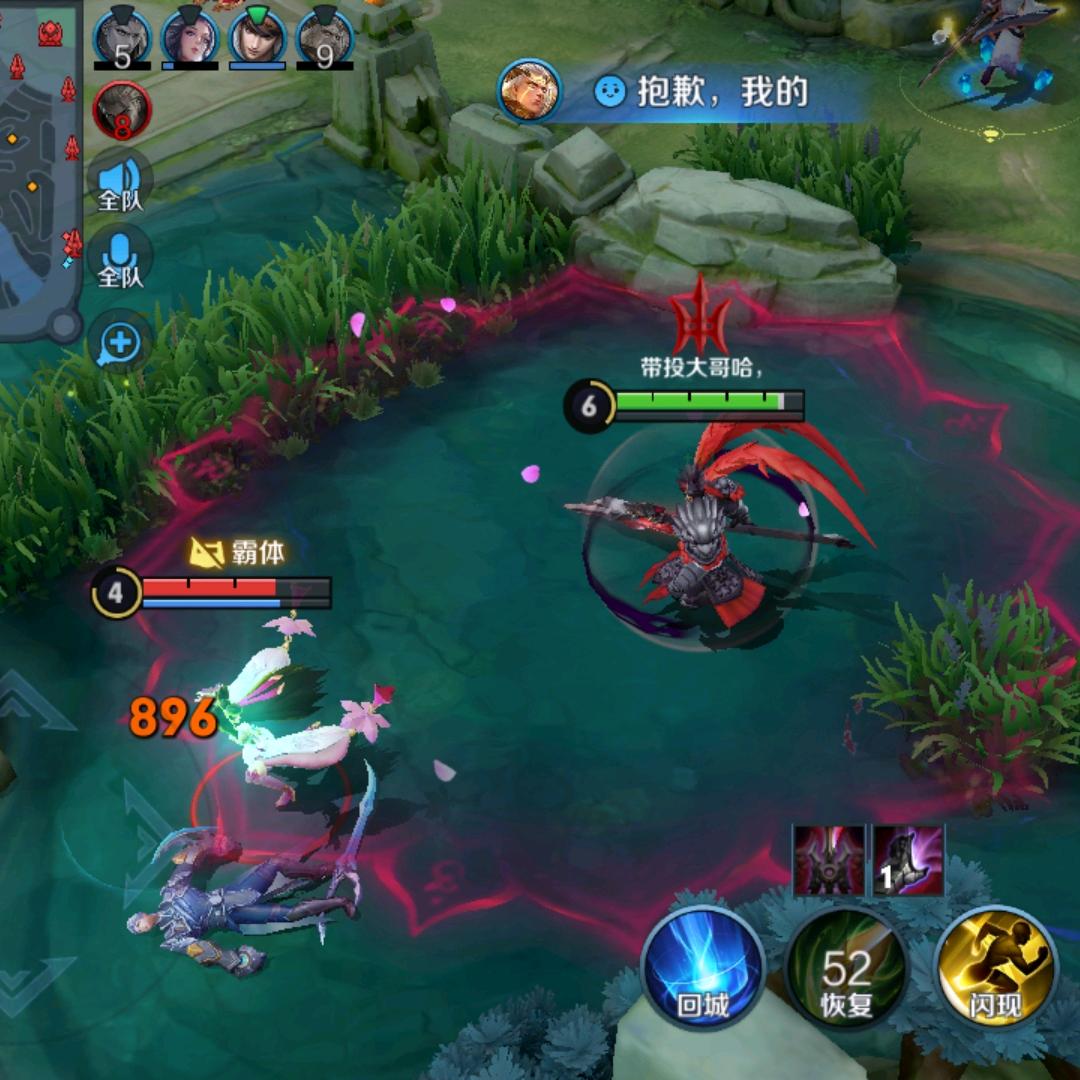Toggle the 全队 speaker voice button
Screen dimensions: 1080x1080
point(121,184)
